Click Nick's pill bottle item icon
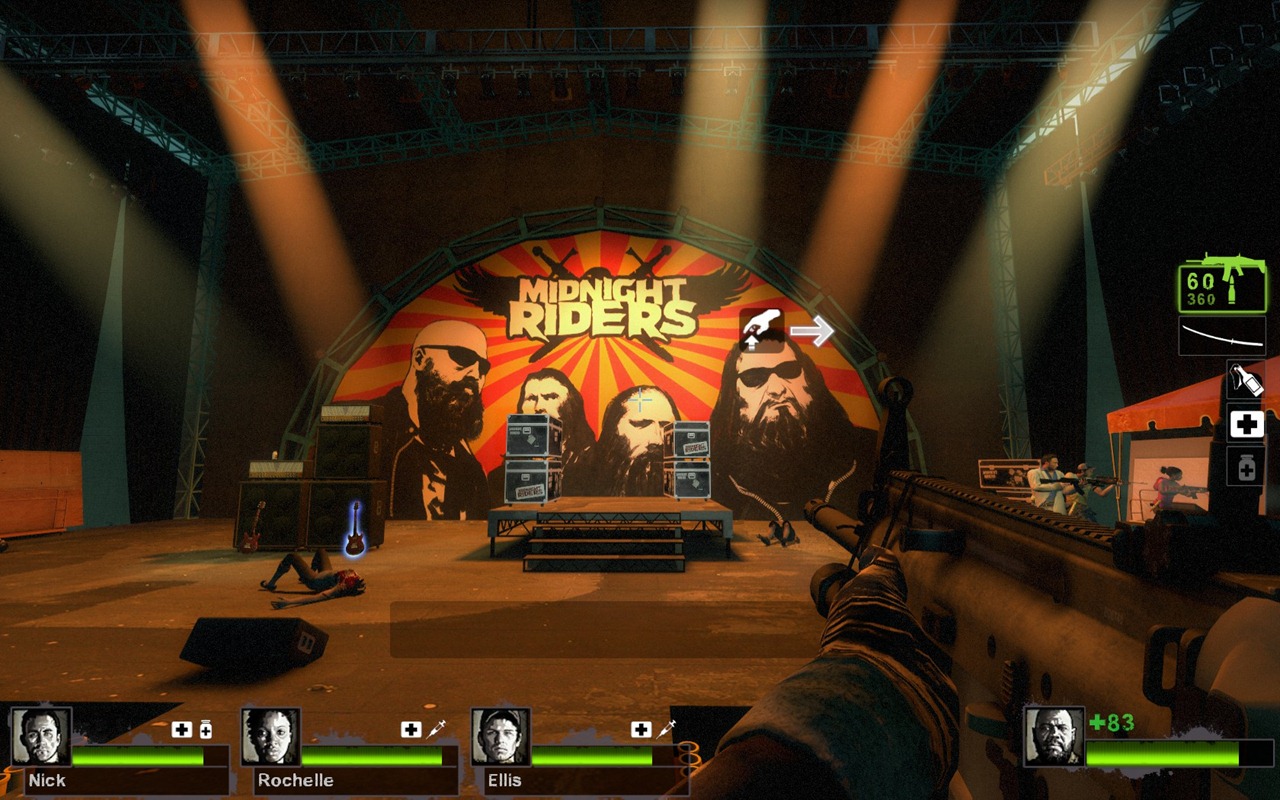 click(206, 730)
